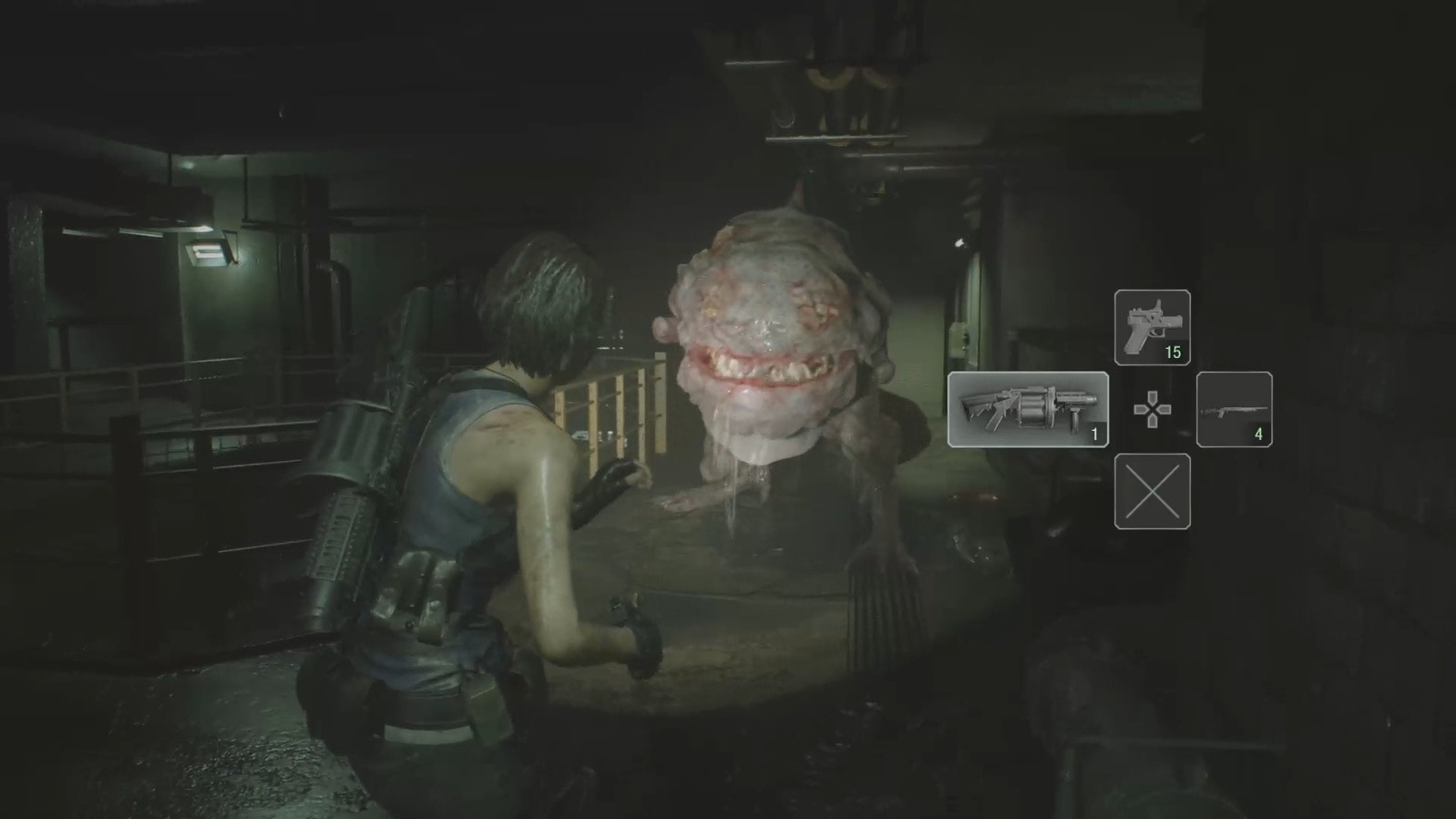
Task: Switch to the shotgun slot
Action: pyautogui.click(x=1234, y=409)
